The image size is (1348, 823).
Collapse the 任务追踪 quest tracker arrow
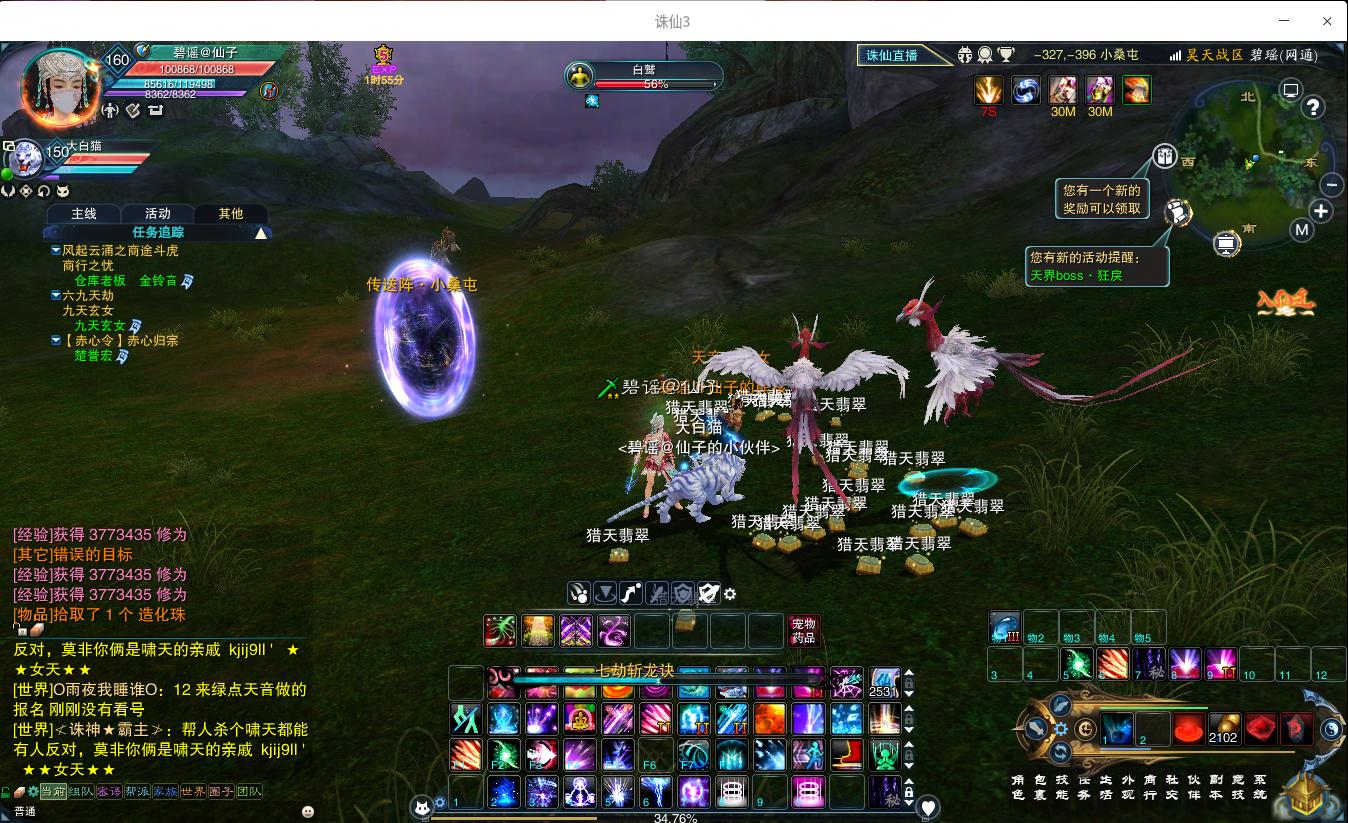(261, 233)
